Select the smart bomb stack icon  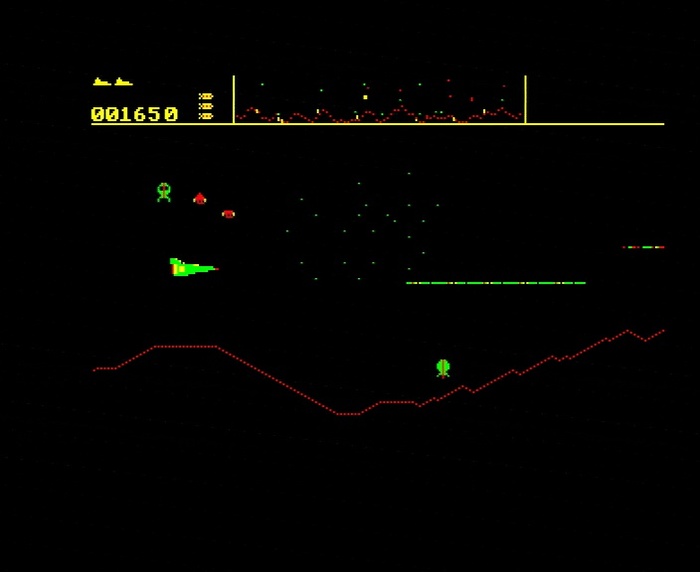coord(206,107)
